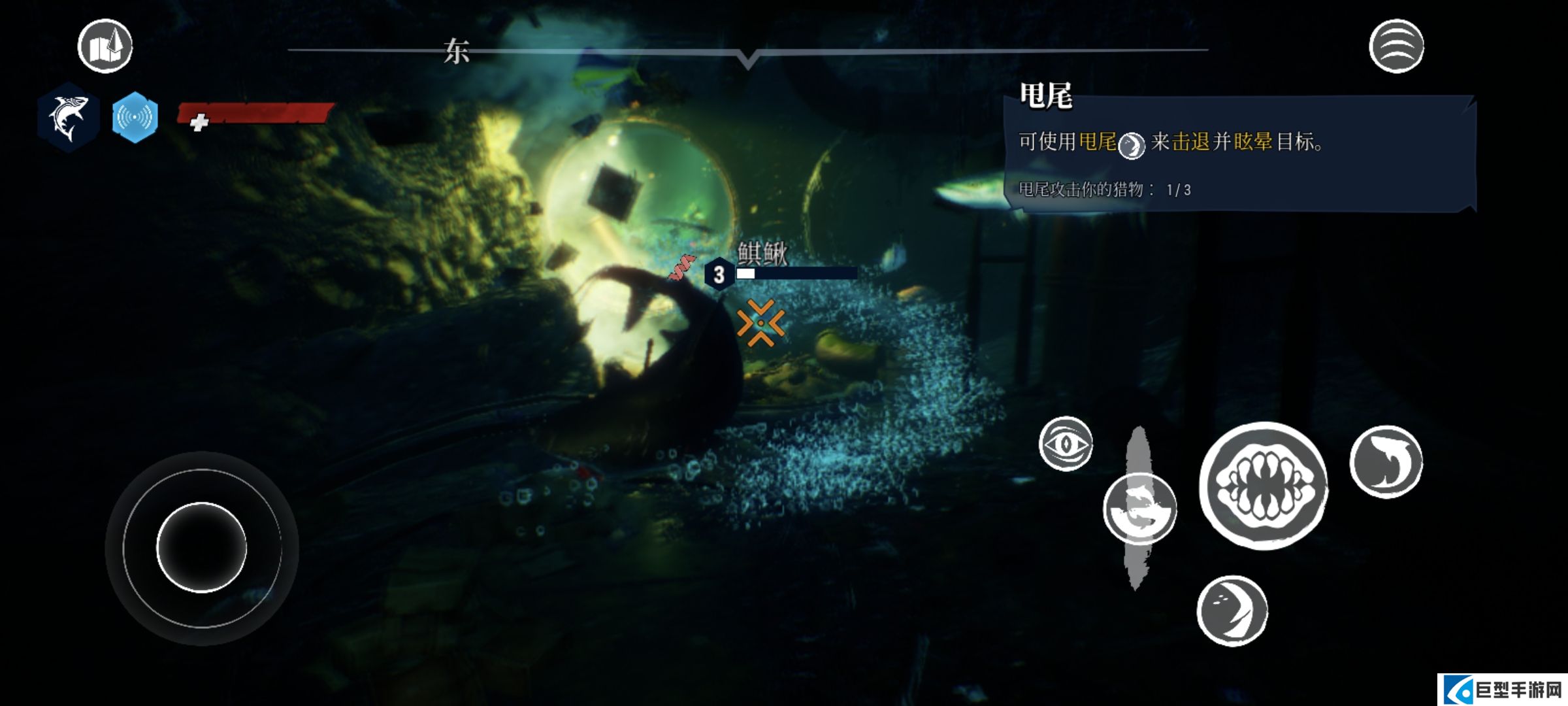Viewport: 1568px width, 706px height.
Task: Tap the virtual joystick thumb knob
Action: pyautogui.click(x=202, y=548)
